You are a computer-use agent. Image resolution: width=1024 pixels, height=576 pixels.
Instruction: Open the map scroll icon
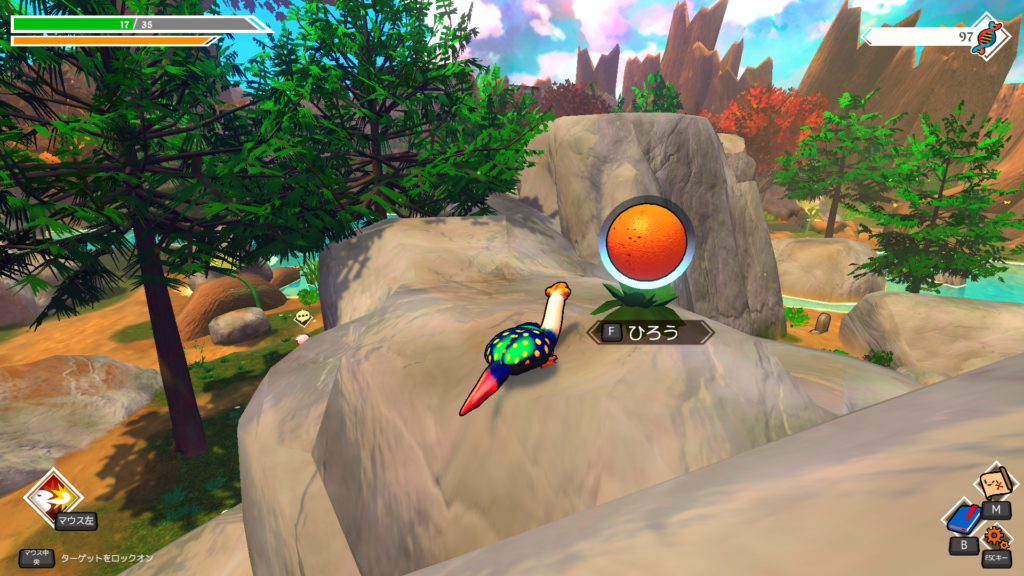994,483
